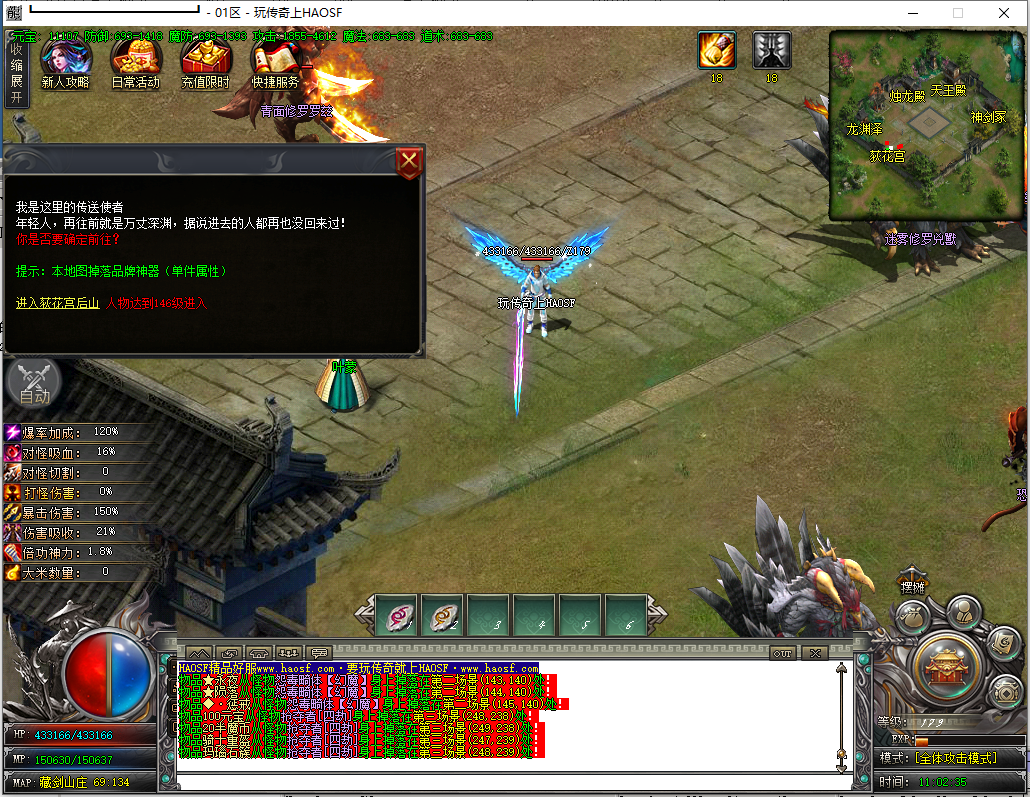Click the OUT button above chat
This screenshot has height=797, width=1030.
[782, 653]
